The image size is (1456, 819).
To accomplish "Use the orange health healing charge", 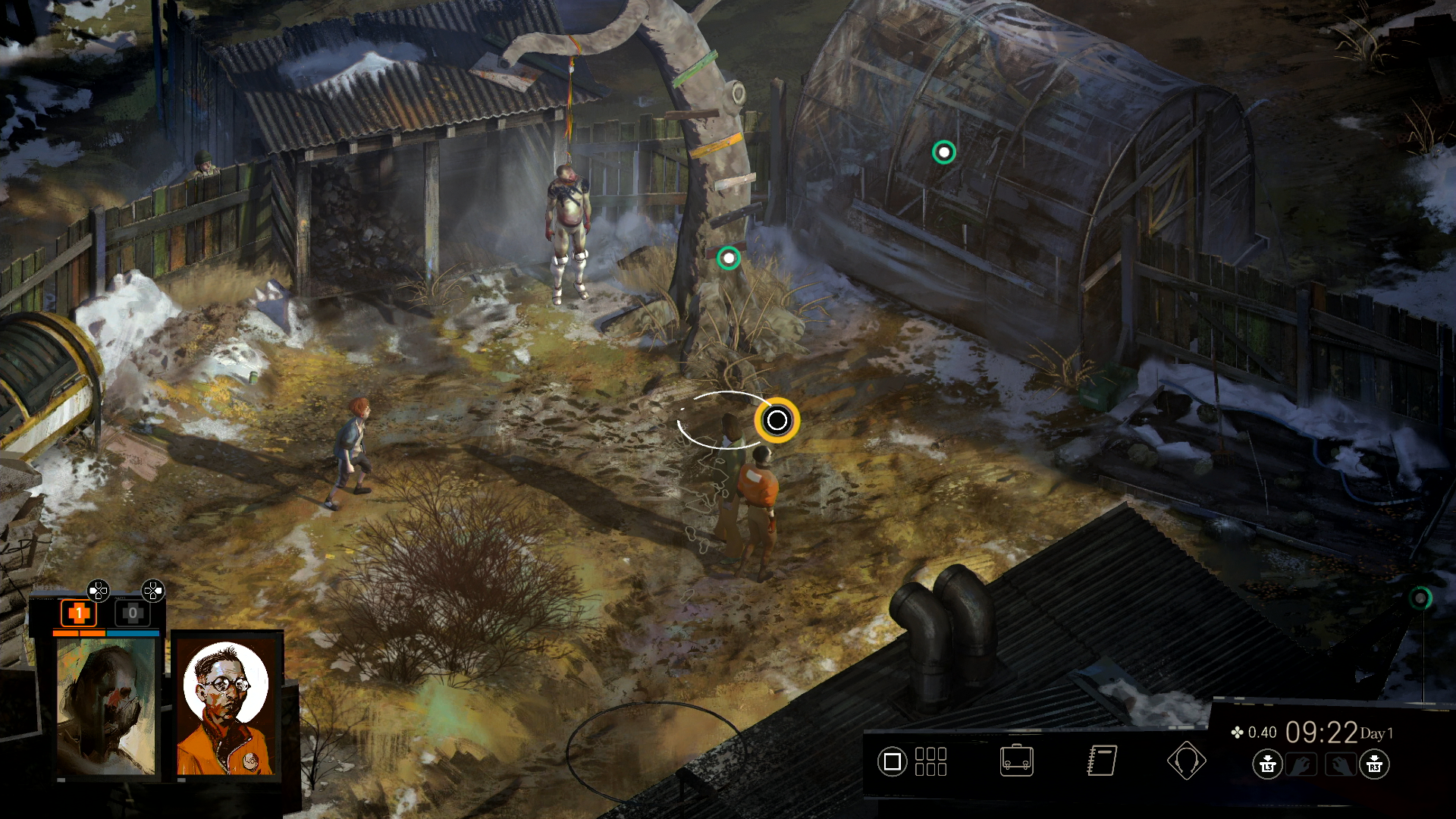I will click(78, 613).
